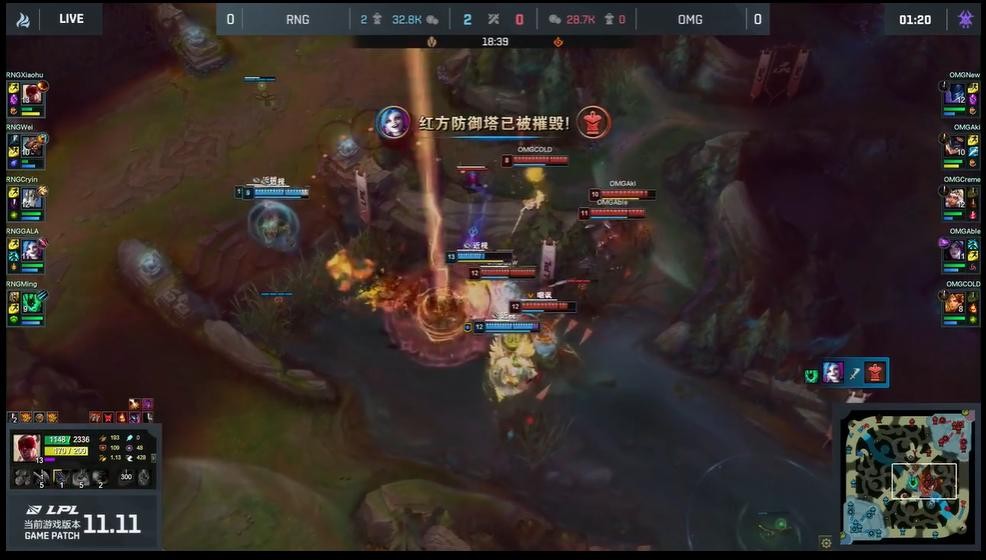Click the selected champion's large portrait

26,448
